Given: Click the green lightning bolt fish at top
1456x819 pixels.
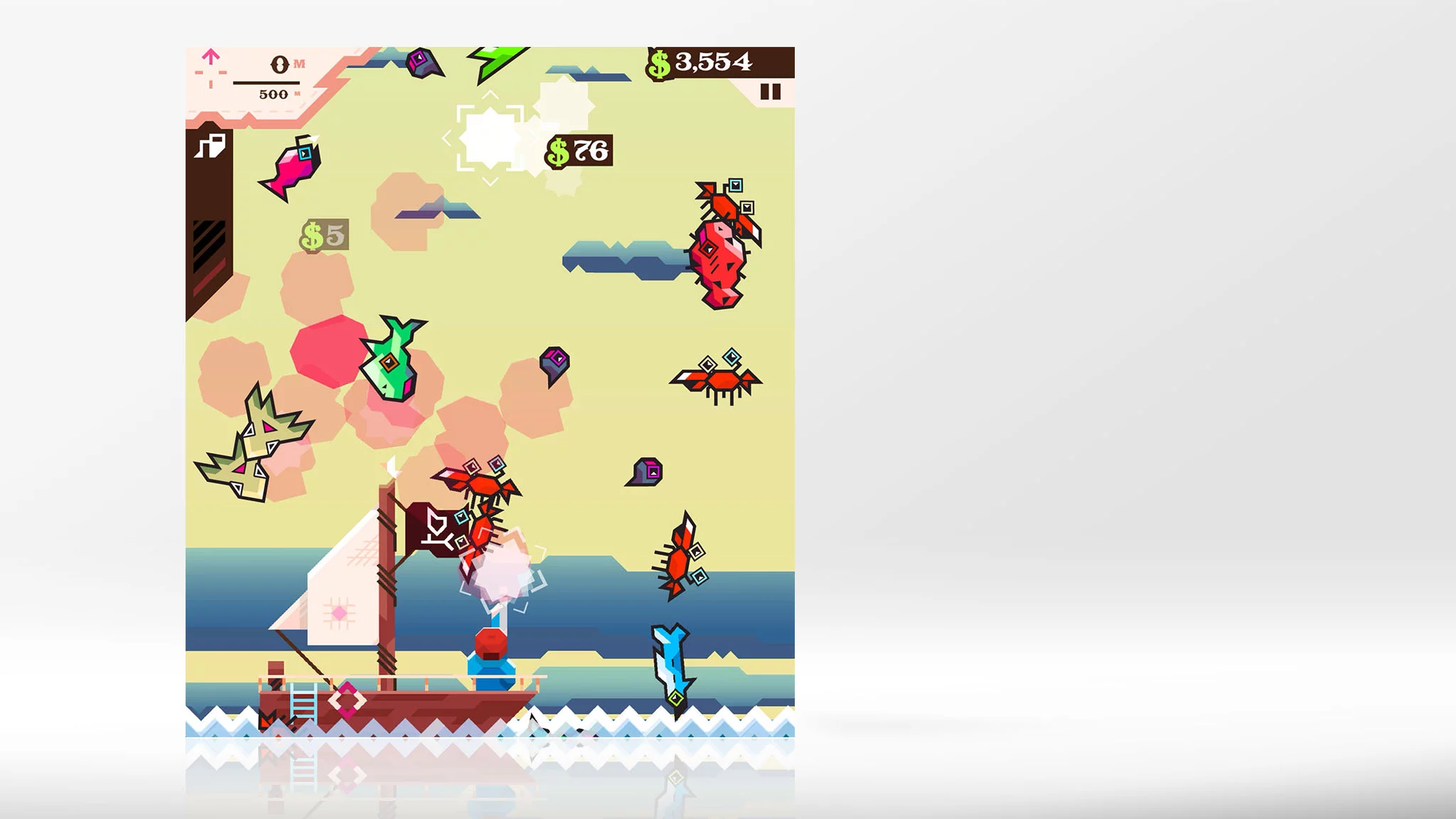Looking at the screenshot, I should 498,60.
